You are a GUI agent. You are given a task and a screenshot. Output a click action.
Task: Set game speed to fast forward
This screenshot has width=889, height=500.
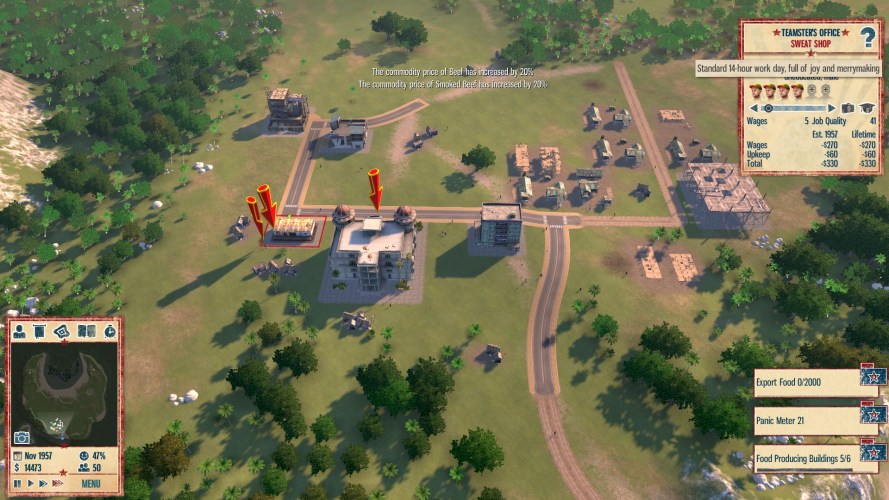coord(41,483)
